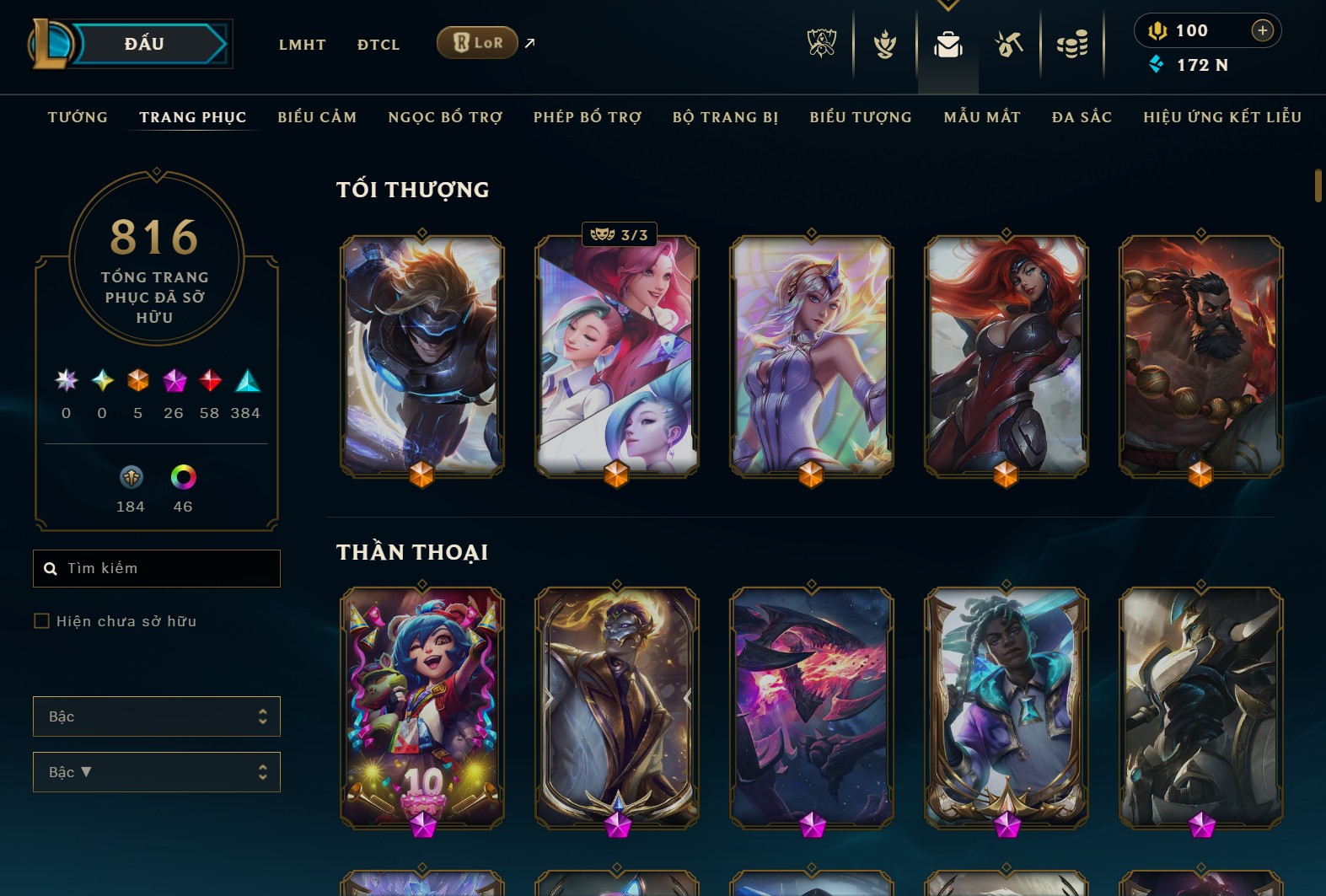Click the gold chevron above the Collection icon
1326x896 pixels.
pyautogui.click(x=948, y=5)
